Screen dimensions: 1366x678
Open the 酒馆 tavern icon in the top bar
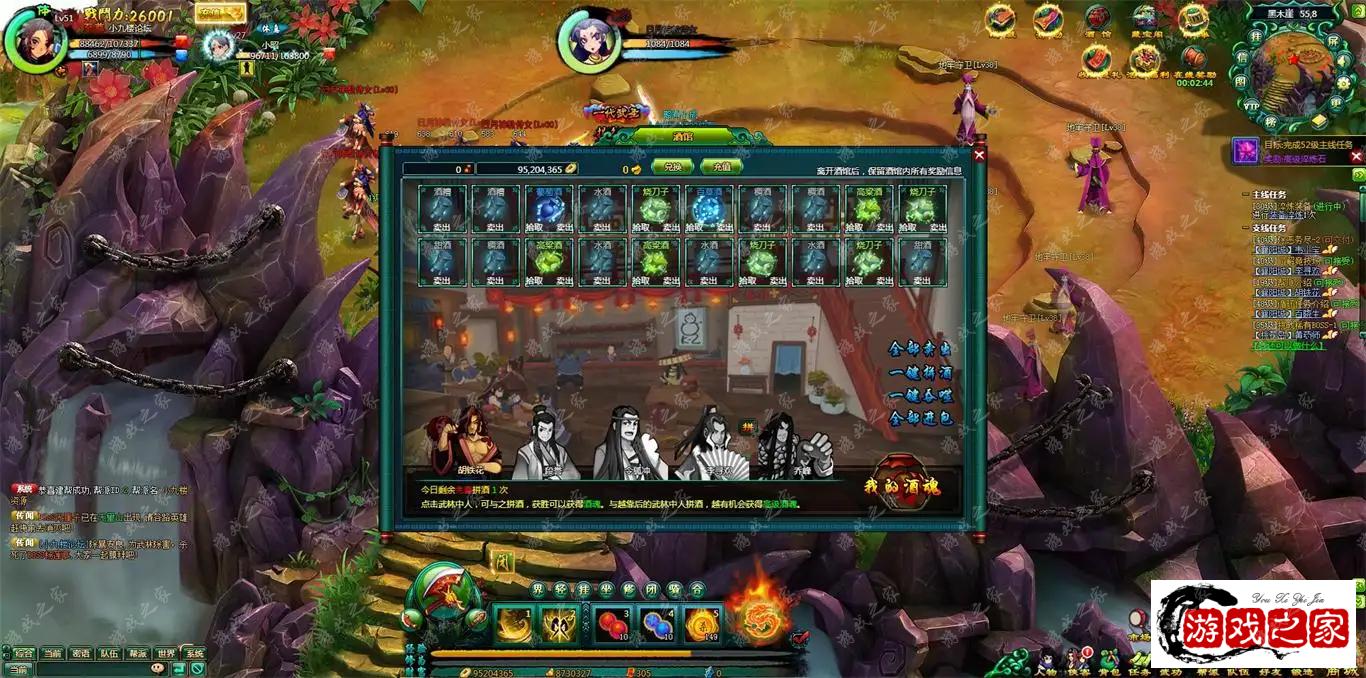(1097, 20)
